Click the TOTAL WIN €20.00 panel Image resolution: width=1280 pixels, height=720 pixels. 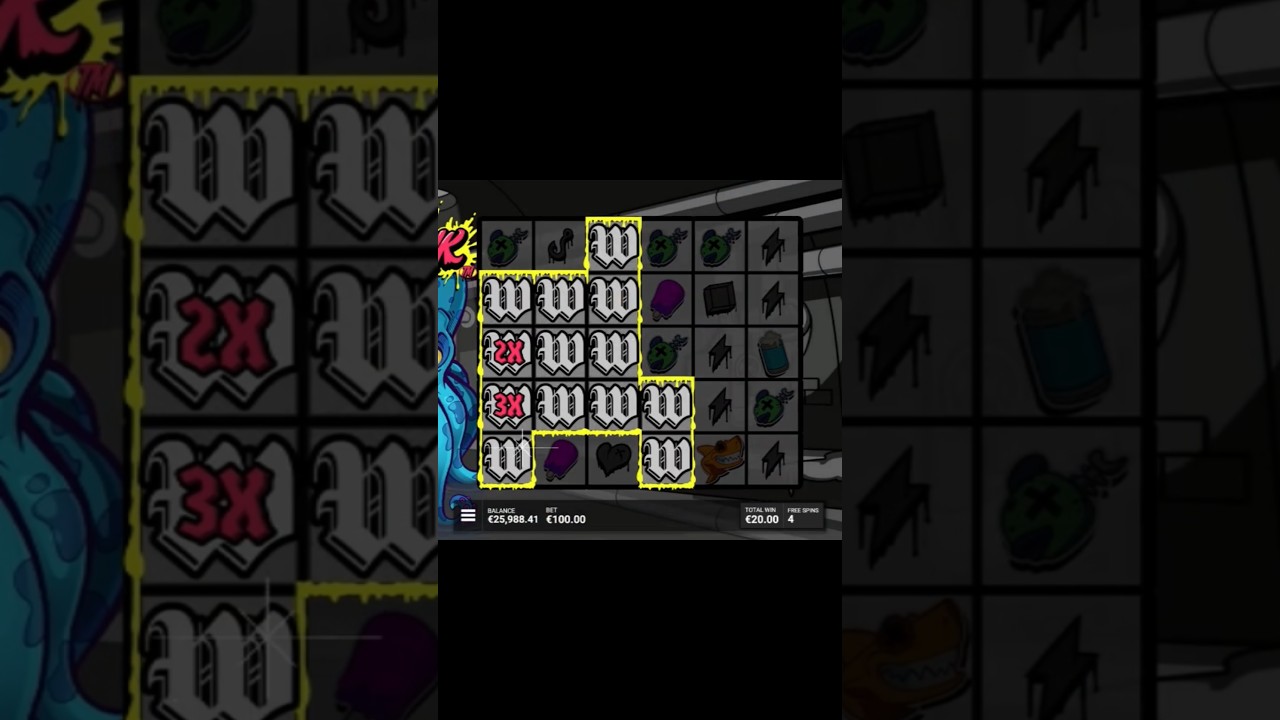[x=762, y=515]
